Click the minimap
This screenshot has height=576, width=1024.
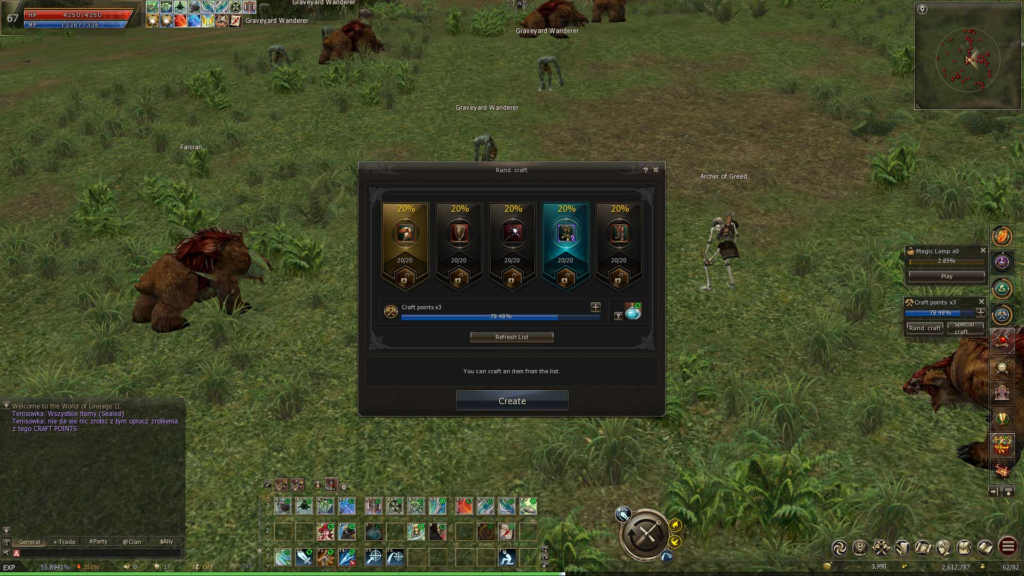pos(967,57)
